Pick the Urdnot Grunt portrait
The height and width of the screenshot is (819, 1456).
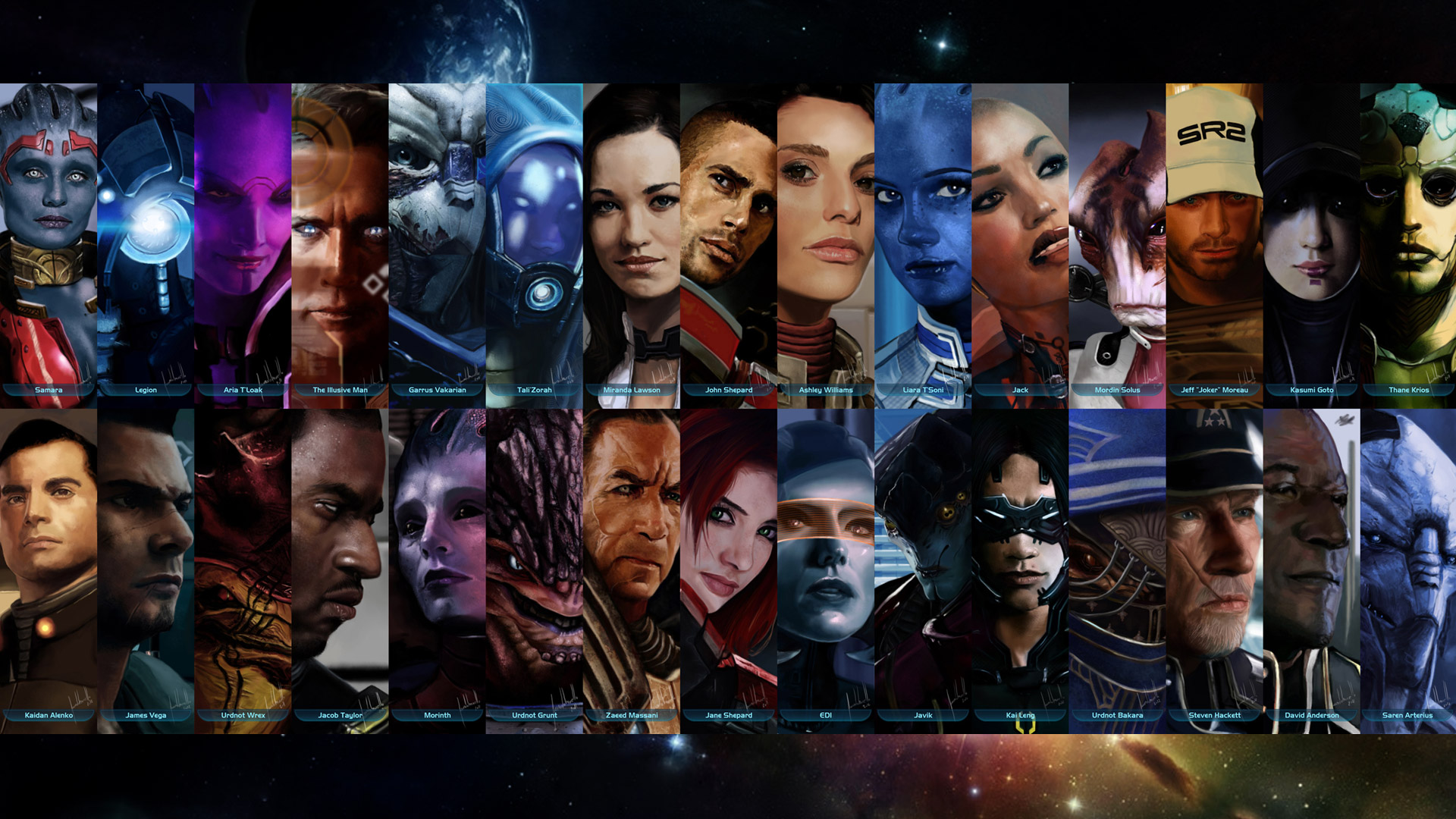click(x=534, y=569)
